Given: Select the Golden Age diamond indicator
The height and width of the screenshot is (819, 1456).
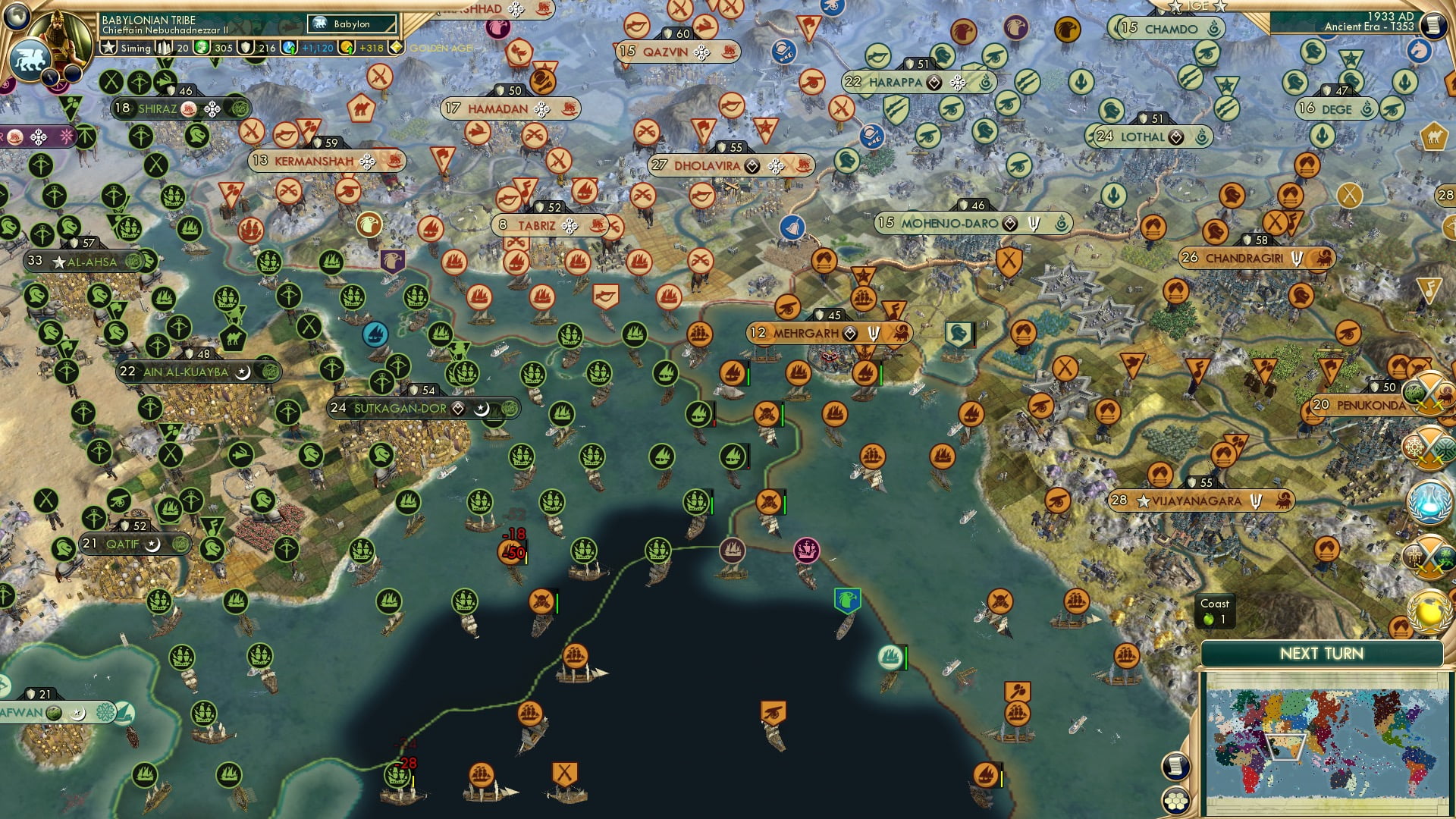Looking at the screenshot, I should pos(396,47).
